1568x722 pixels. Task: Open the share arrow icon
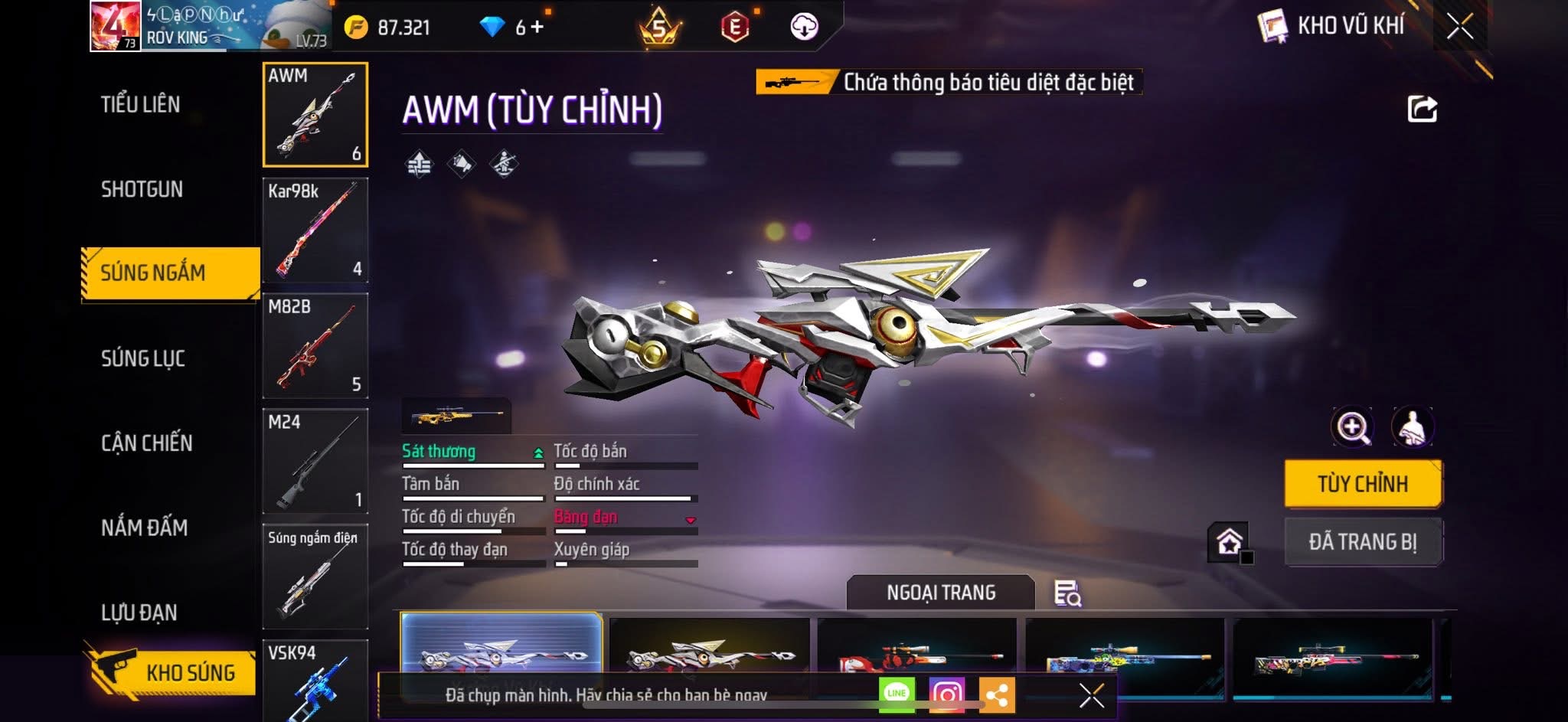[1423, 109]
